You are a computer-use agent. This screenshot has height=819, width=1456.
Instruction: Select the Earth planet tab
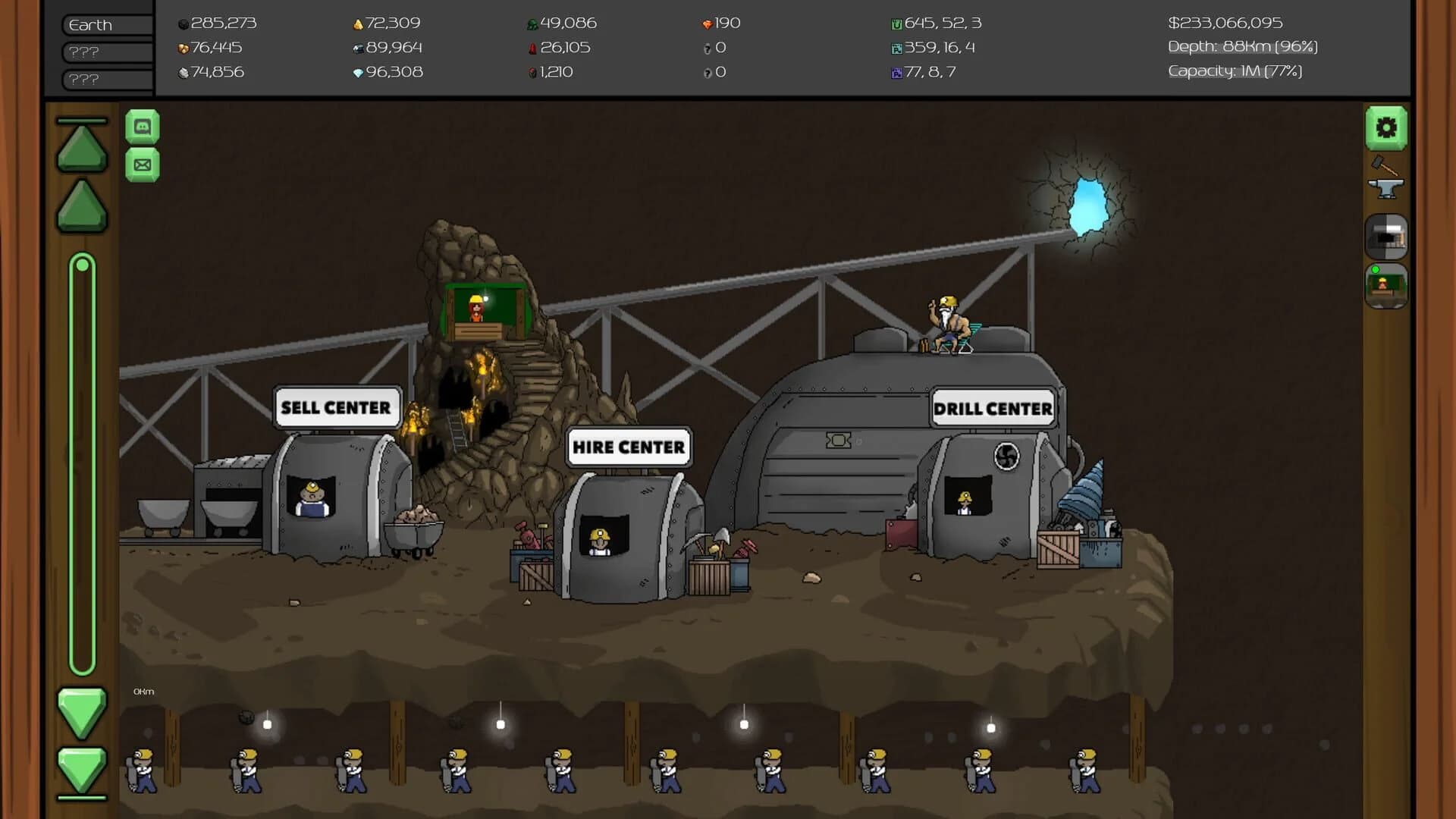(x=105, y=24)
